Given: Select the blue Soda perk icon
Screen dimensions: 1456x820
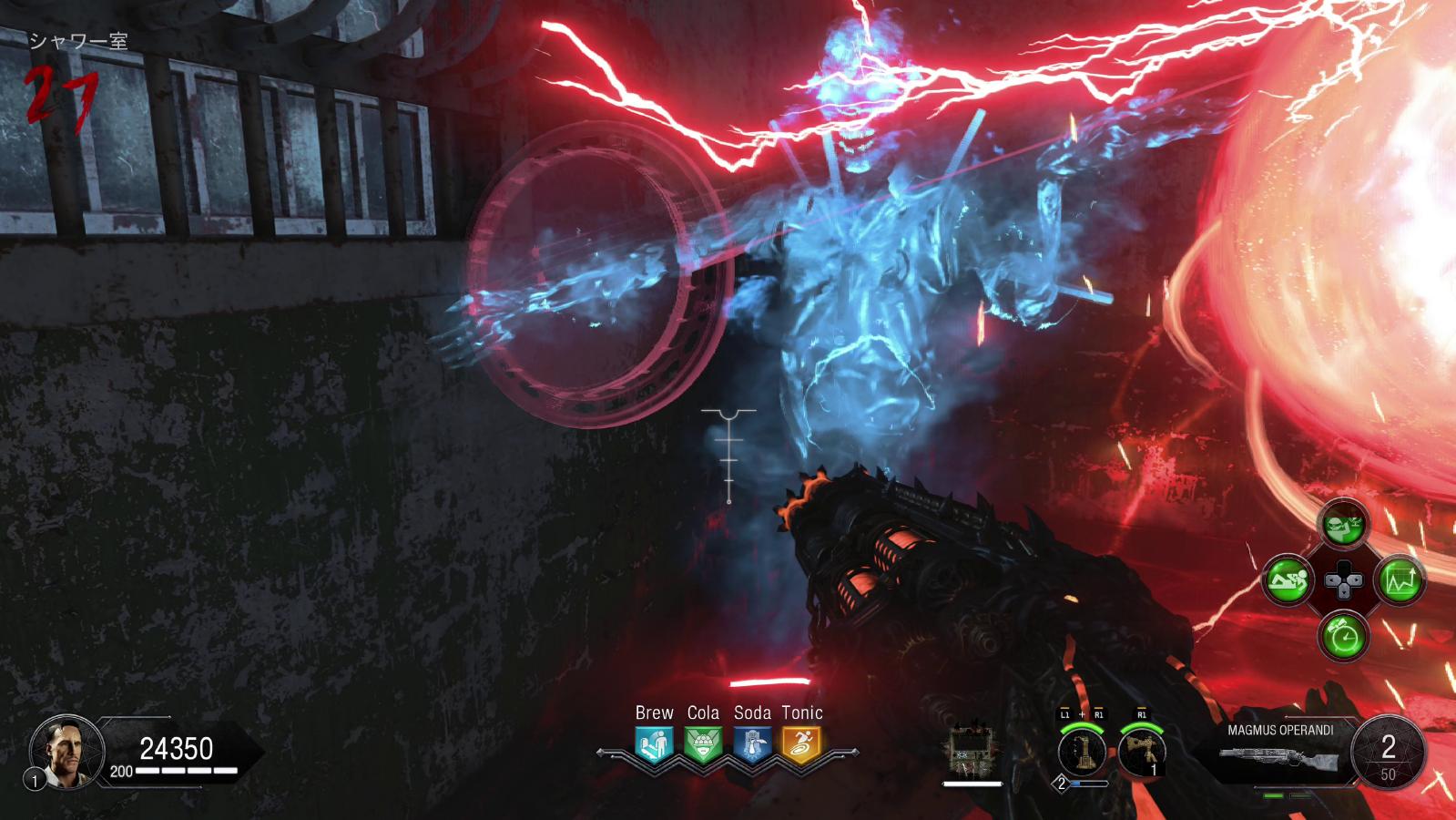Looking at the screenshot, I should (x=752, y=743).
